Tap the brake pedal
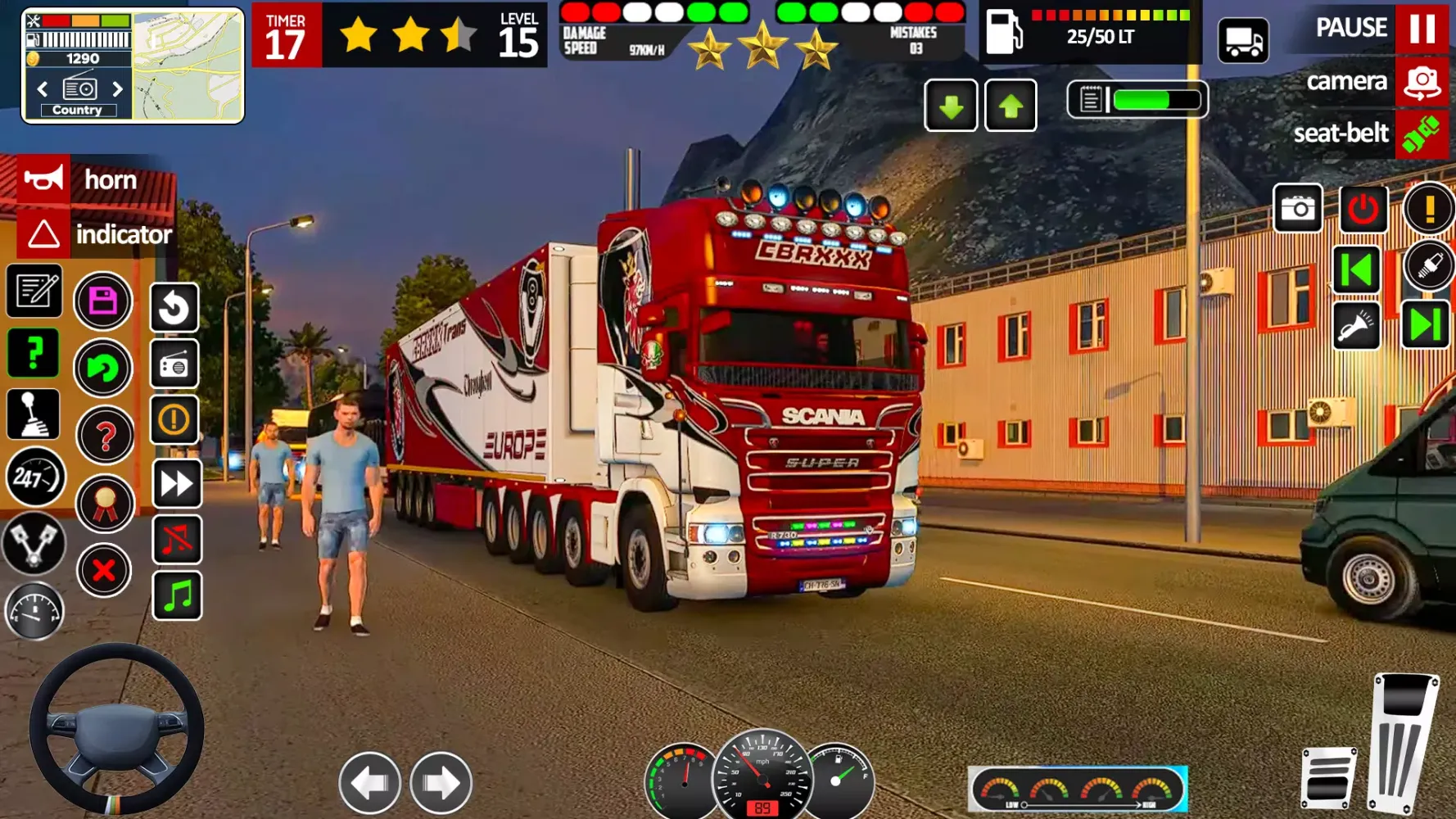 [x=1327, y=776]
